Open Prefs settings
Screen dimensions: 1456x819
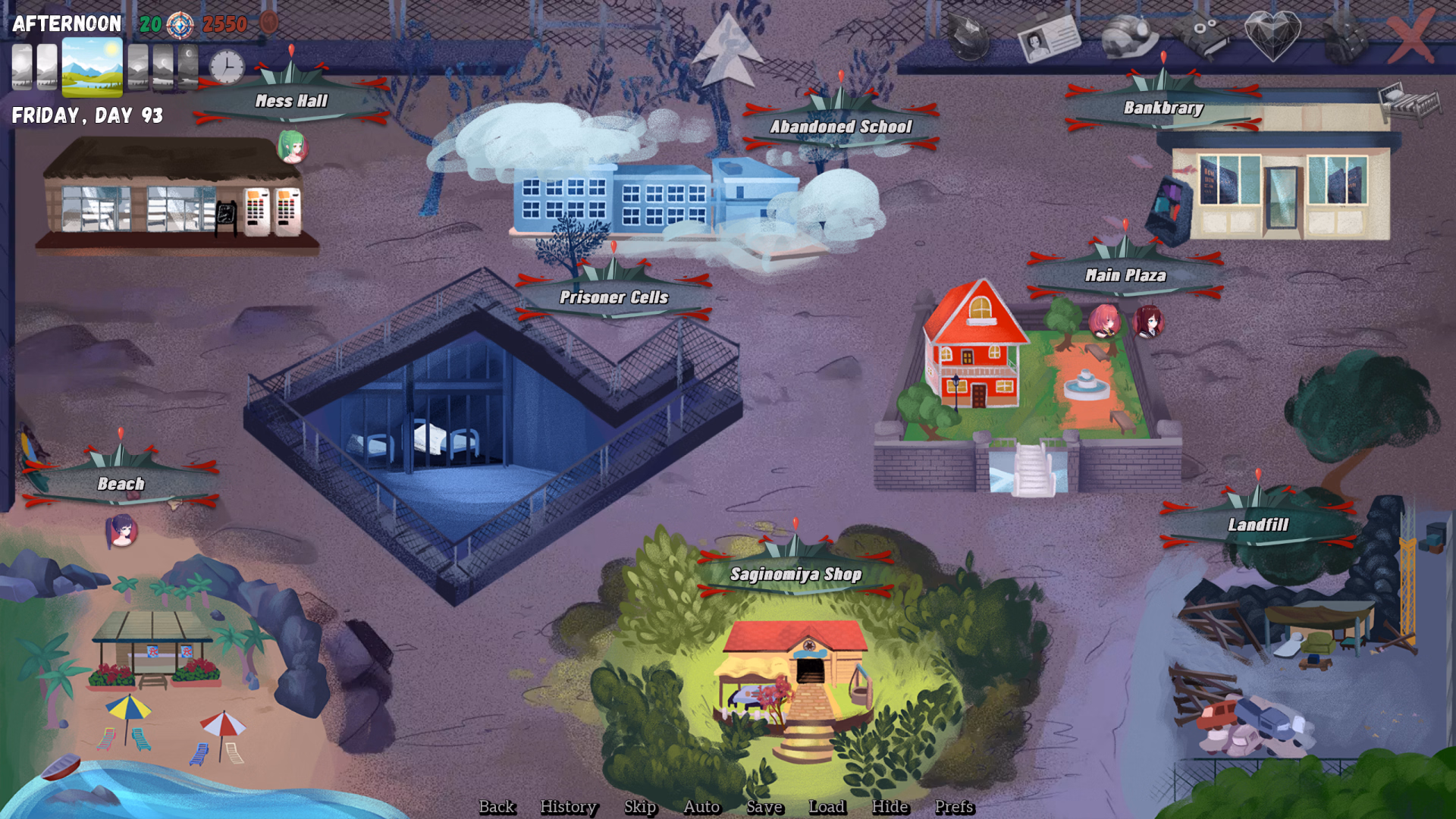954,807
